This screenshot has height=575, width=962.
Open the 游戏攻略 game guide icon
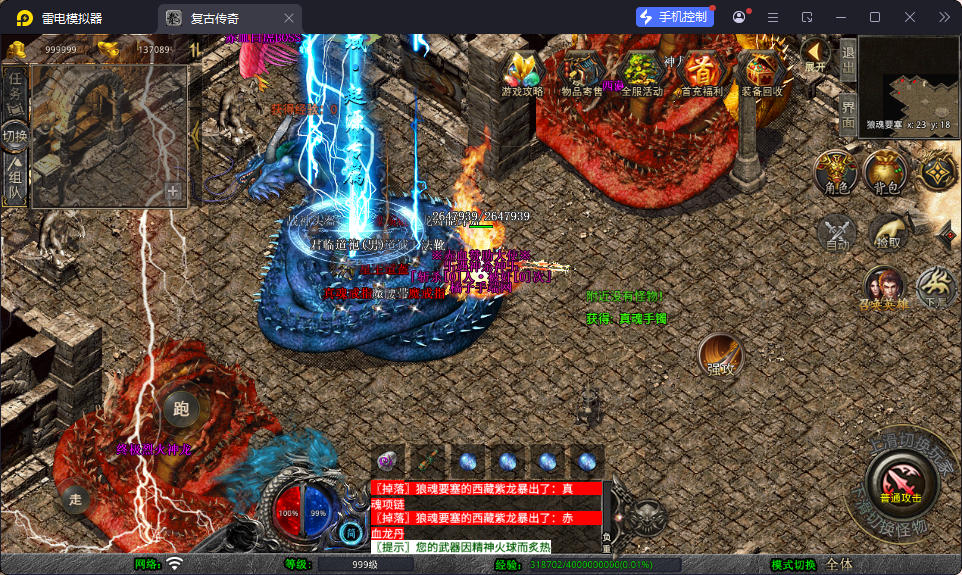pos(522,72)
